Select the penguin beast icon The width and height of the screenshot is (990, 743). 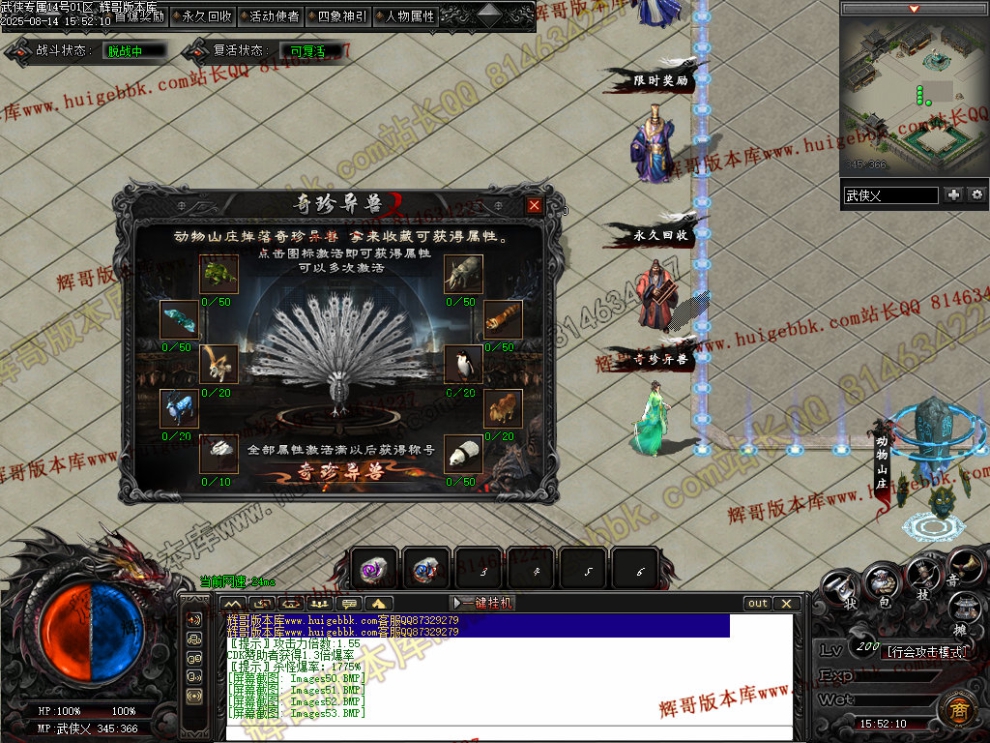463,366
